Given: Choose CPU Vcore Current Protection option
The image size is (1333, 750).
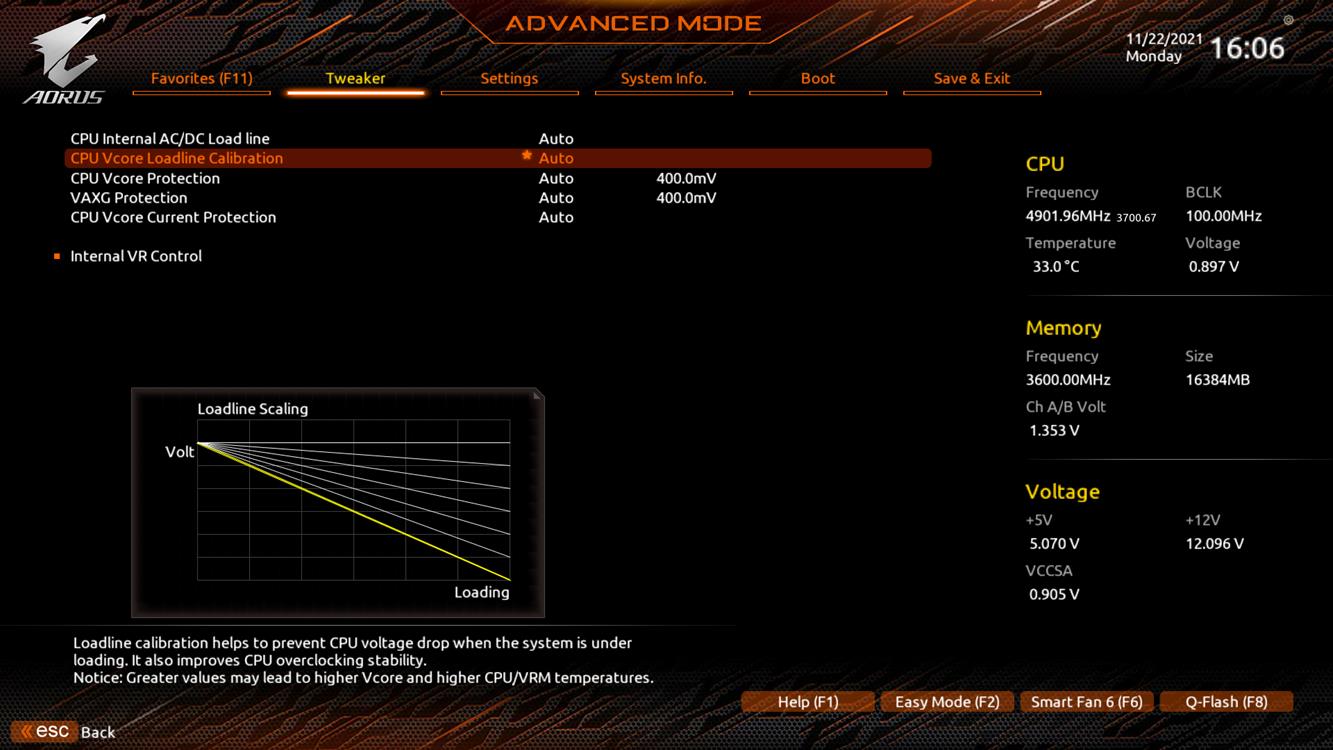Looking at the screenshot, I should click(x=173, y=217).
